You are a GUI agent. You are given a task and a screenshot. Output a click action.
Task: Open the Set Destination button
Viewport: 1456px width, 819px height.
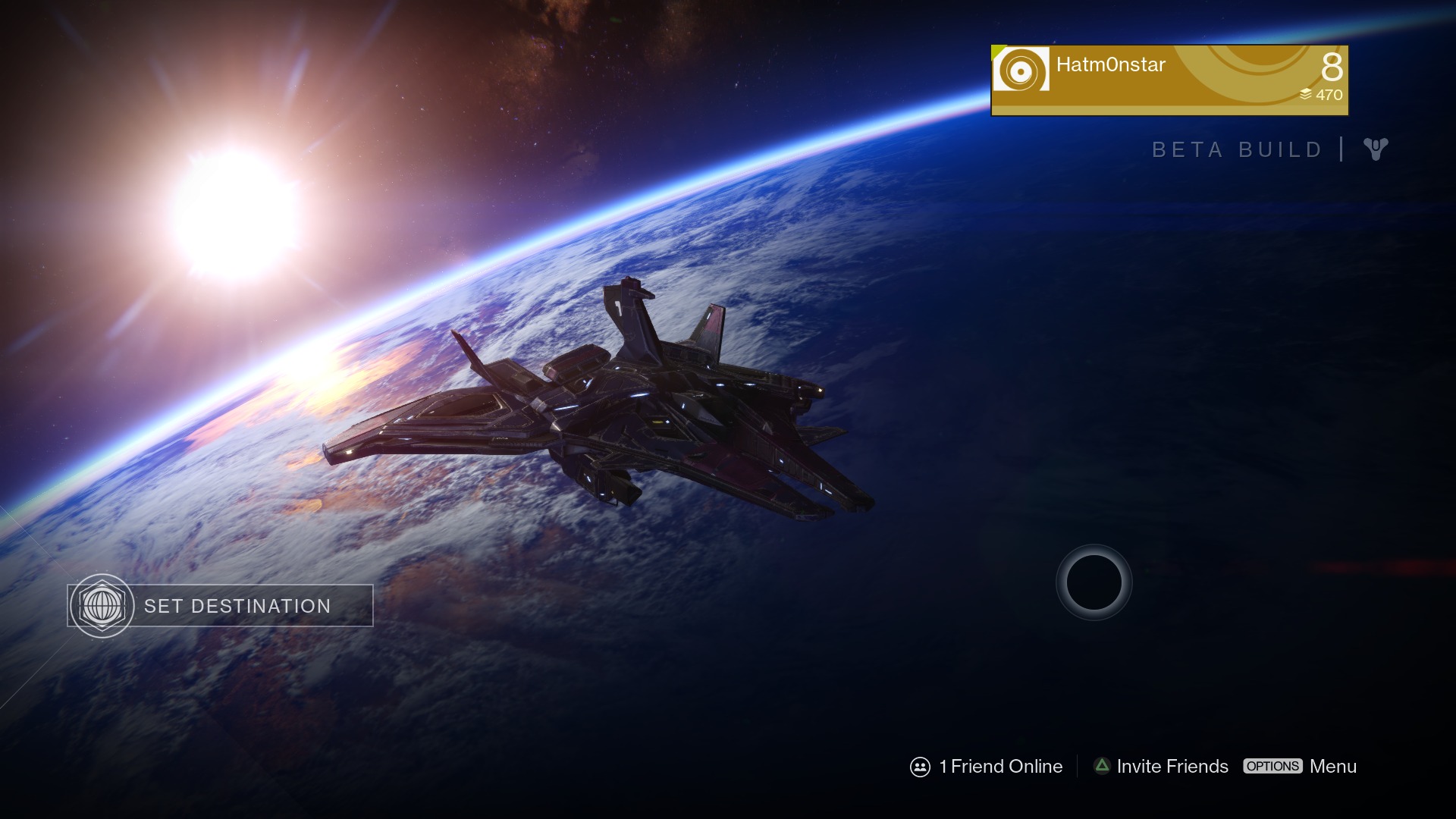pos(220,606)
